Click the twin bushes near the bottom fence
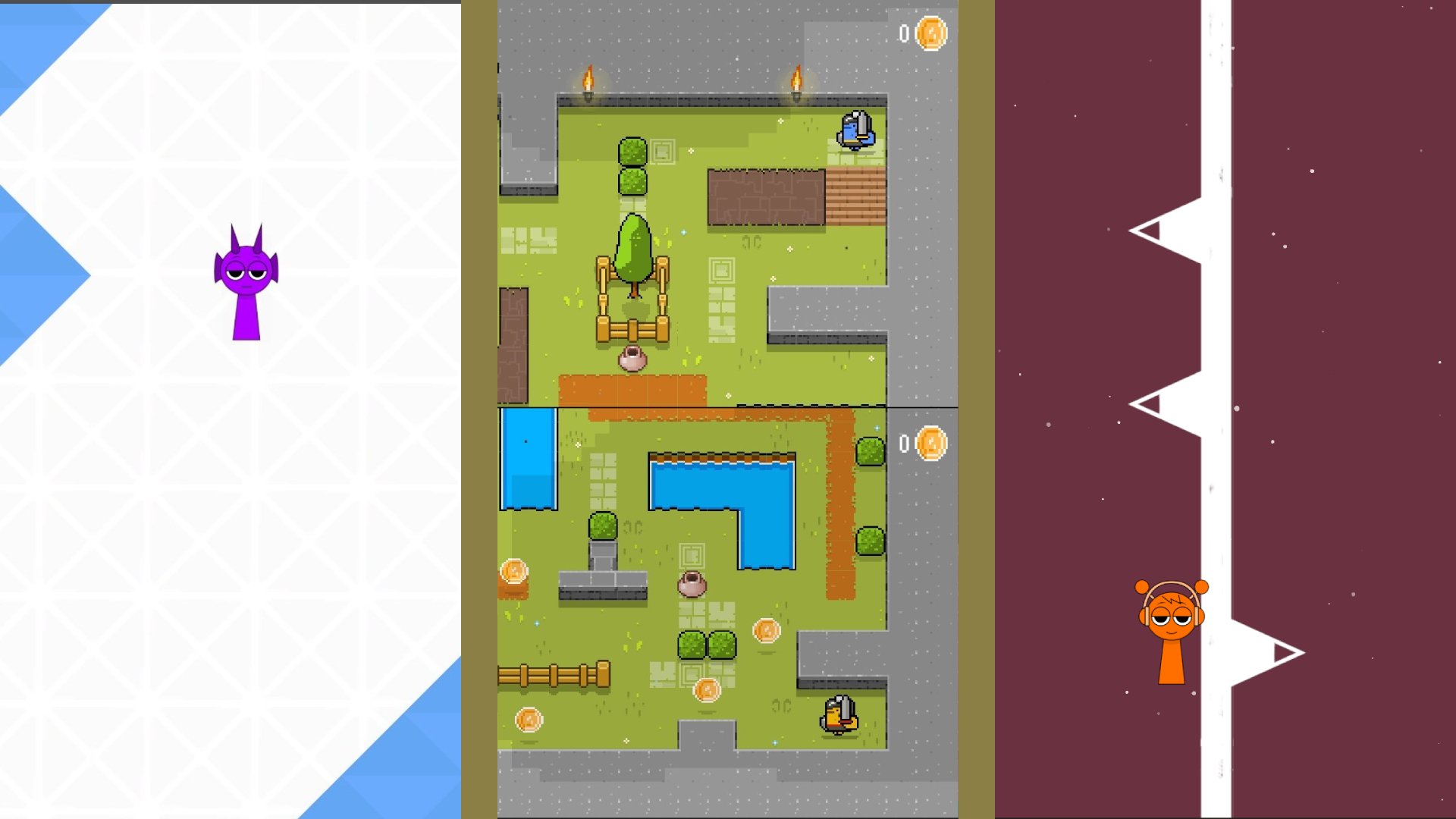The height and width of the screenshot is (819, 1456). point(705,646)
